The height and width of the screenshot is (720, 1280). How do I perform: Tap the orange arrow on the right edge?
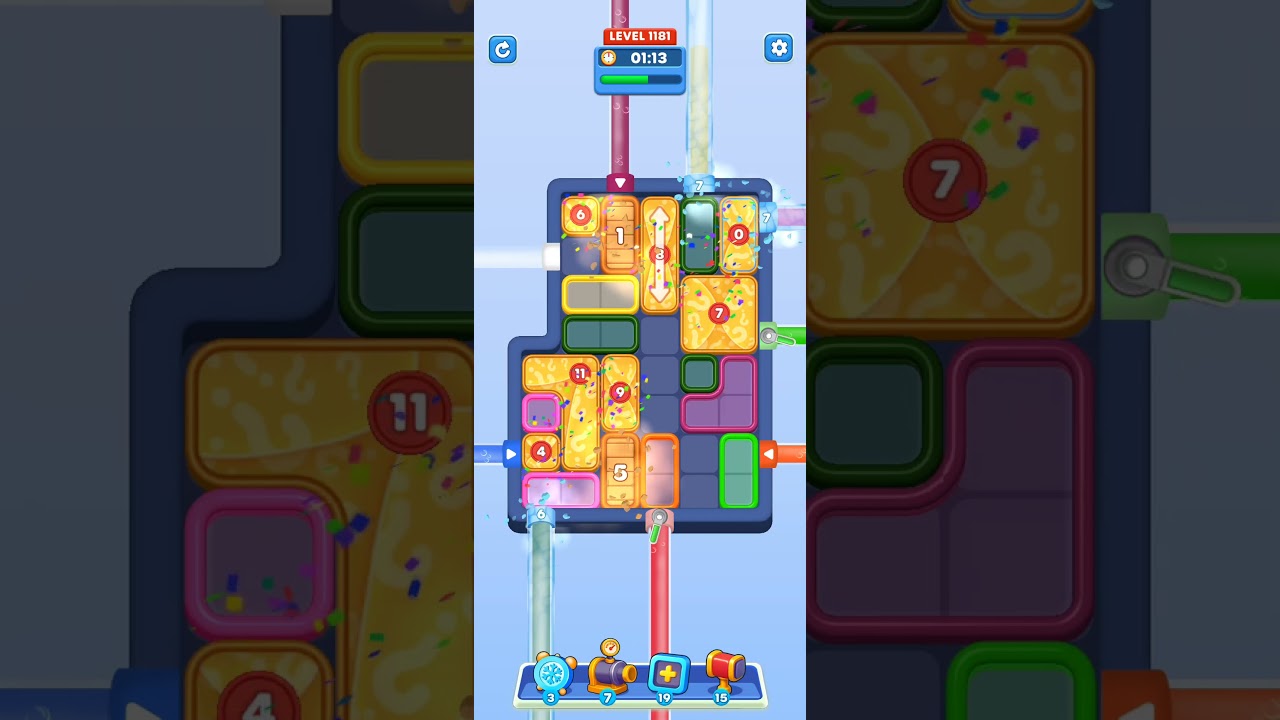[770, 454]
